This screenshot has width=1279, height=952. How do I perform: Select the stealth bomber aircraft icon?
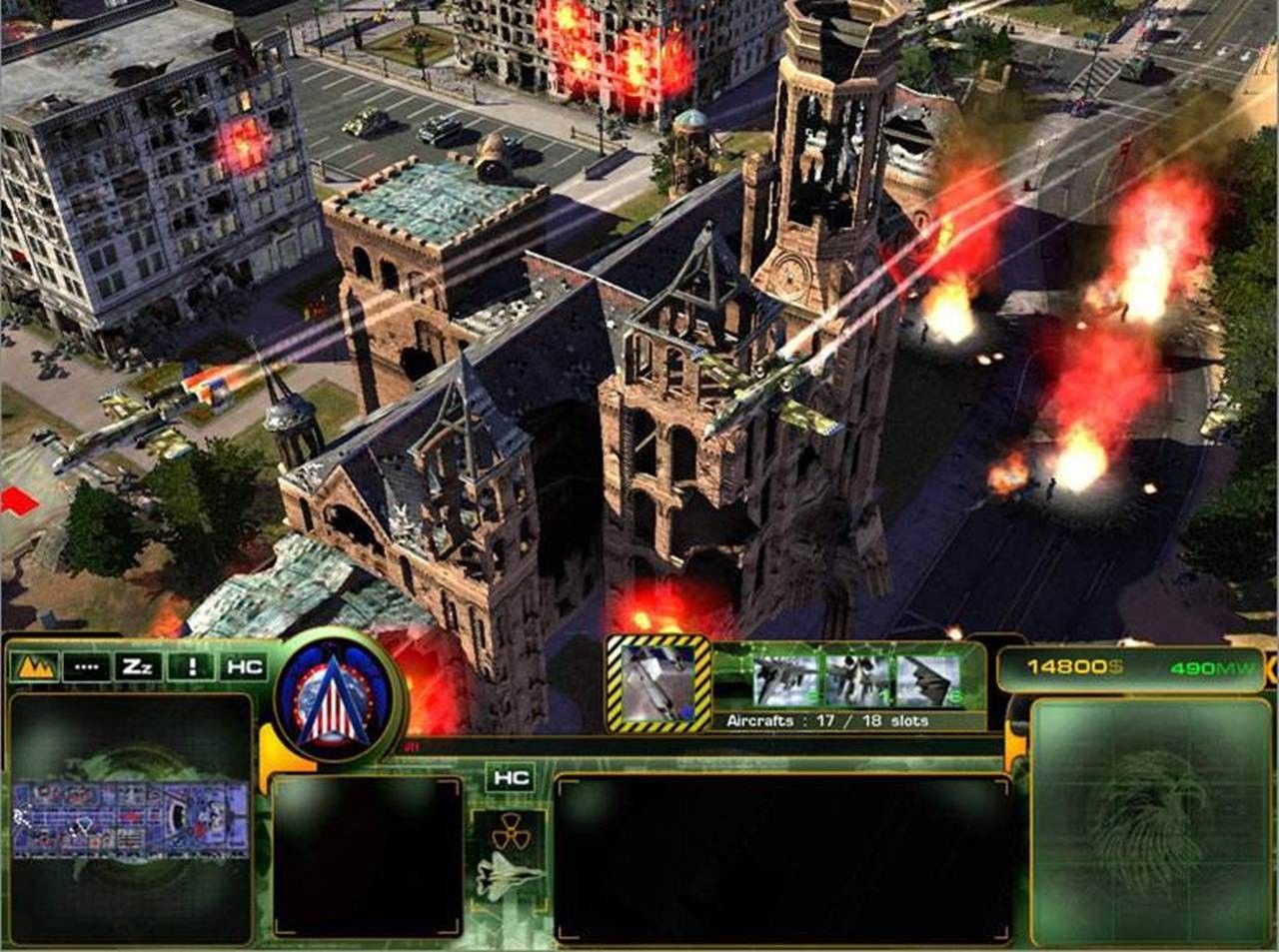click(x=929, y=681)
